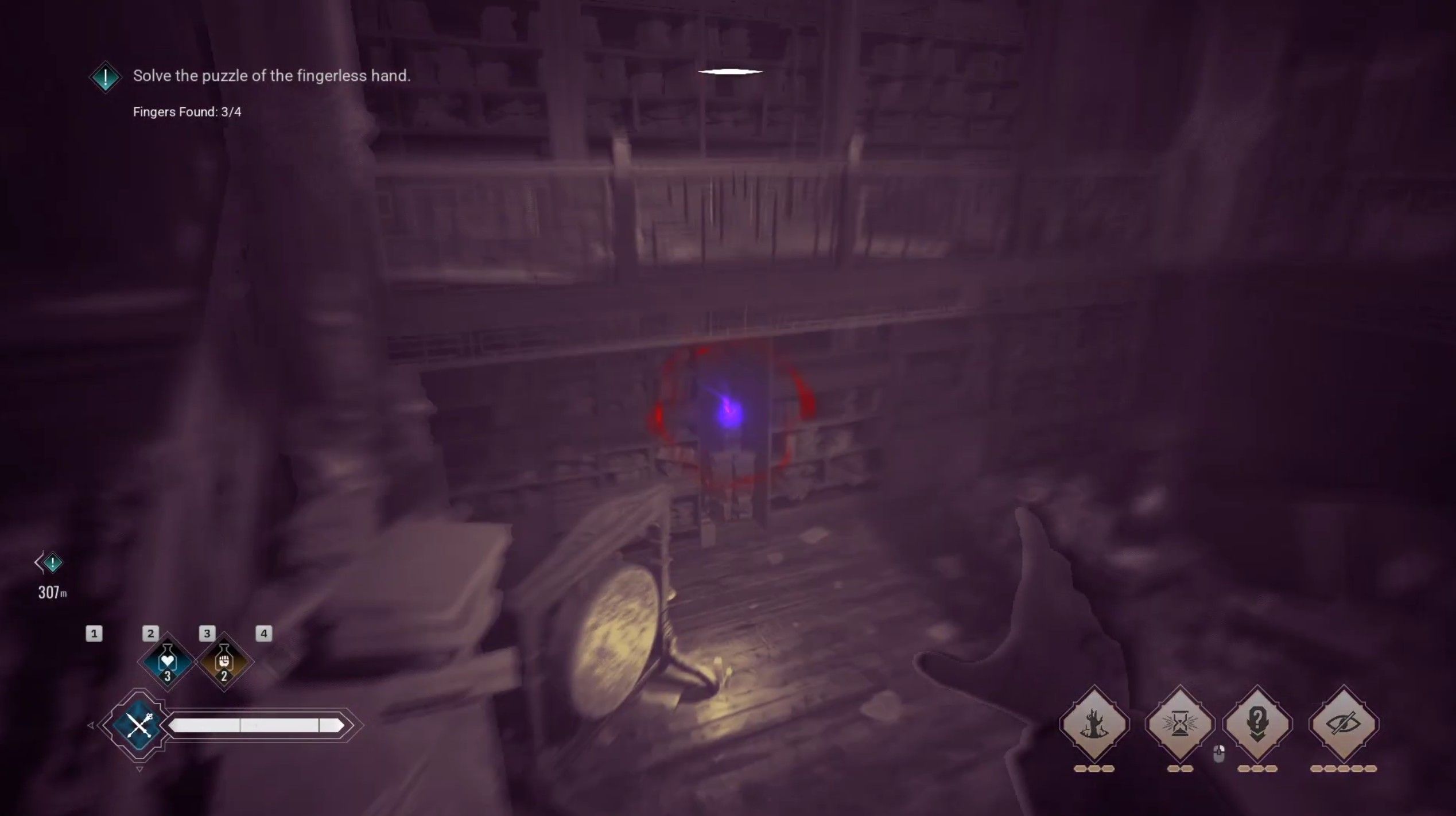
Task: Click the empty quickslot labeled 4
Action: [x=263, y=634]
